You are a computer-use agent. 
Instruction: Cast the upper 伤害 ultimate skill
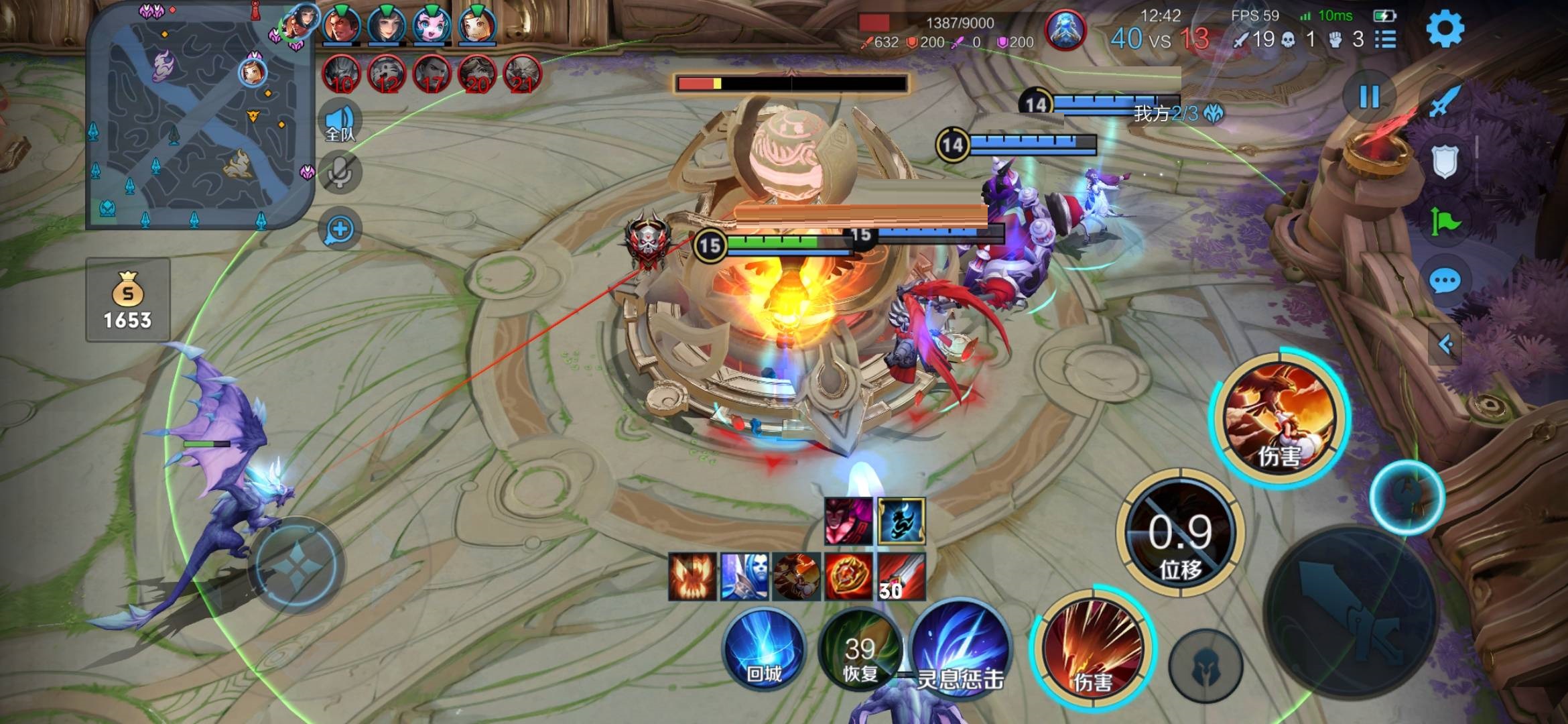coord(1279,416)
